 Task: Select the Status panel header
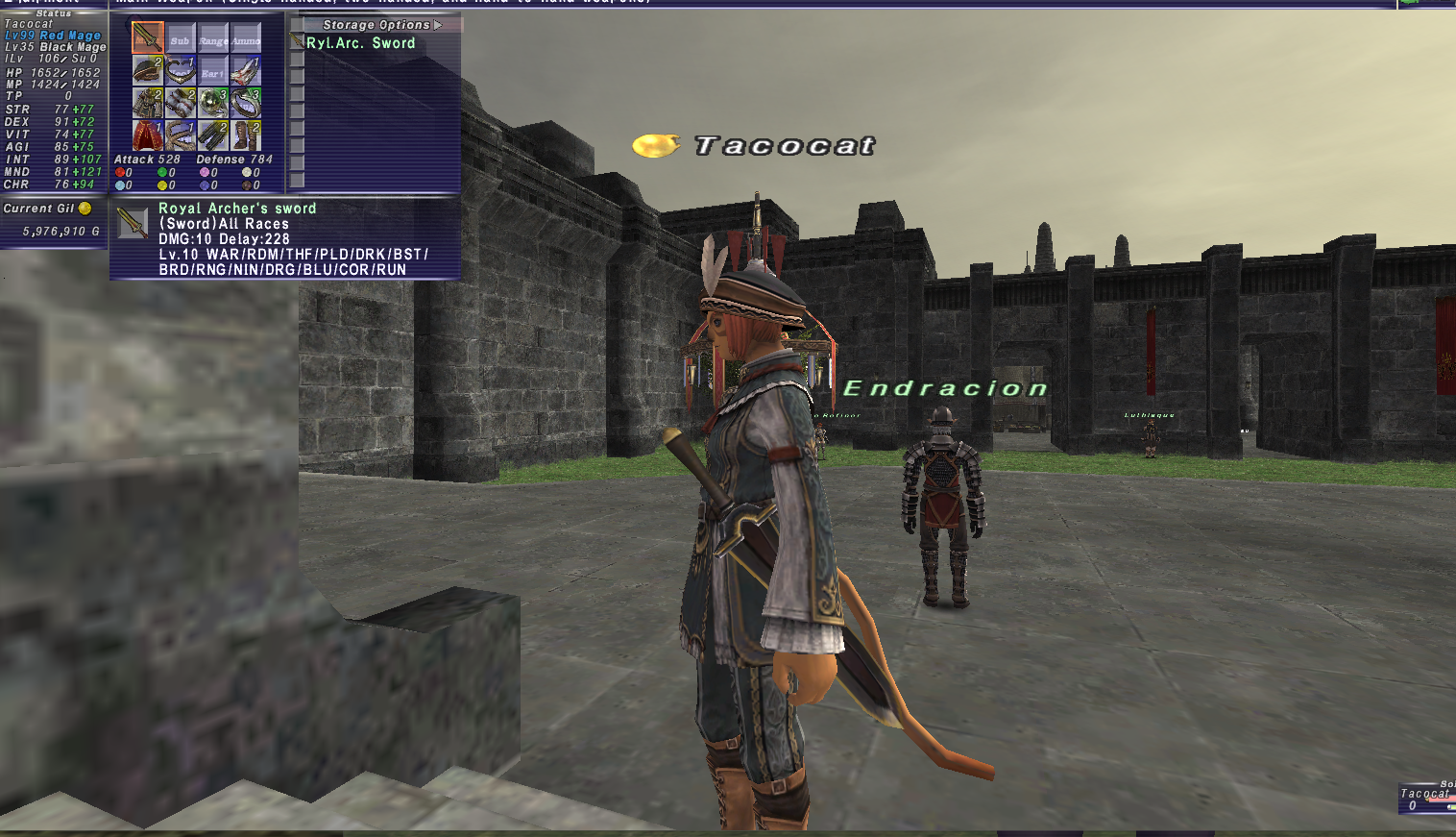click(53, 13)
